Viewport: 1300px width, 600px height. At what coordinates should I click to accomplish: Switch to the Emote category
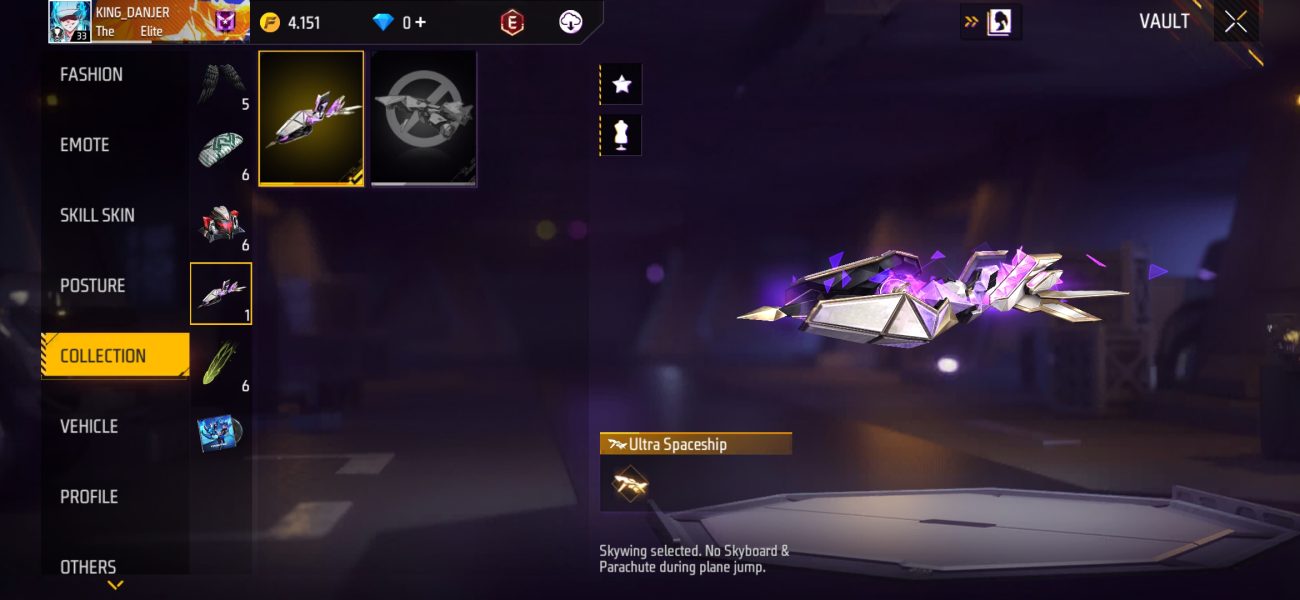coord(85,145)
